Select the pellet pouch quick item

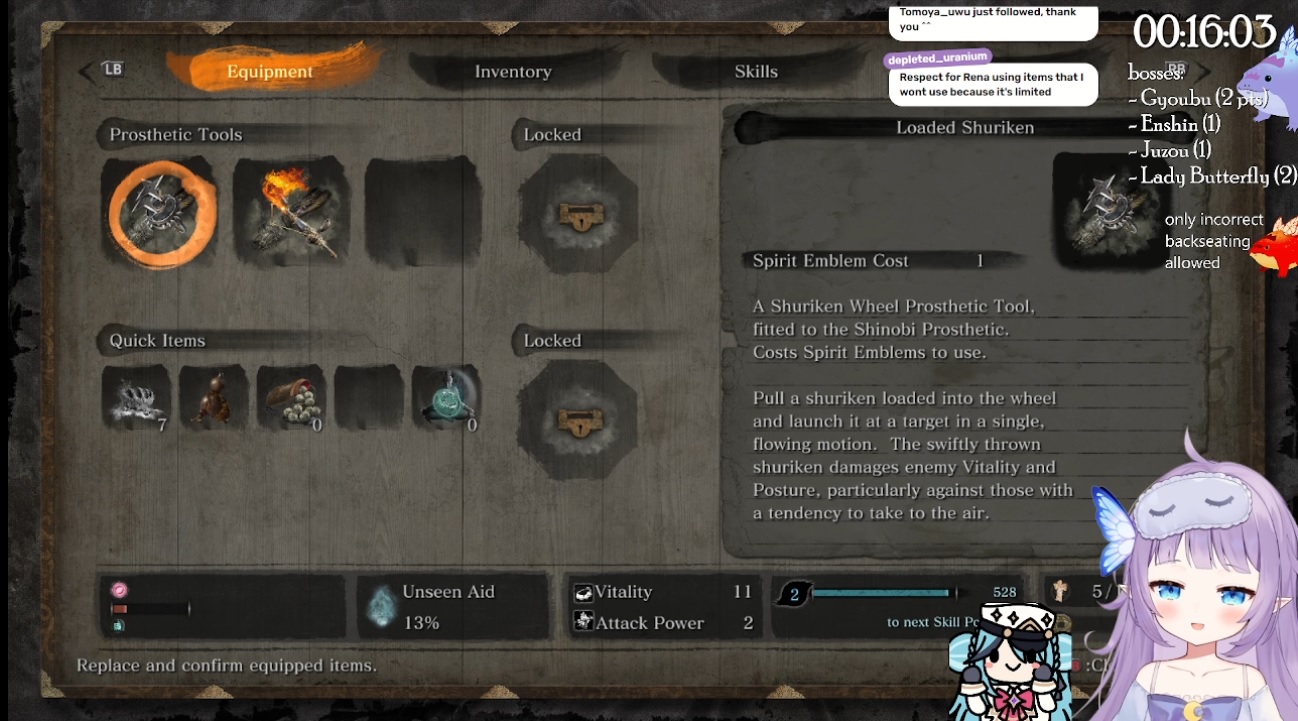click(x=291, y=398)
